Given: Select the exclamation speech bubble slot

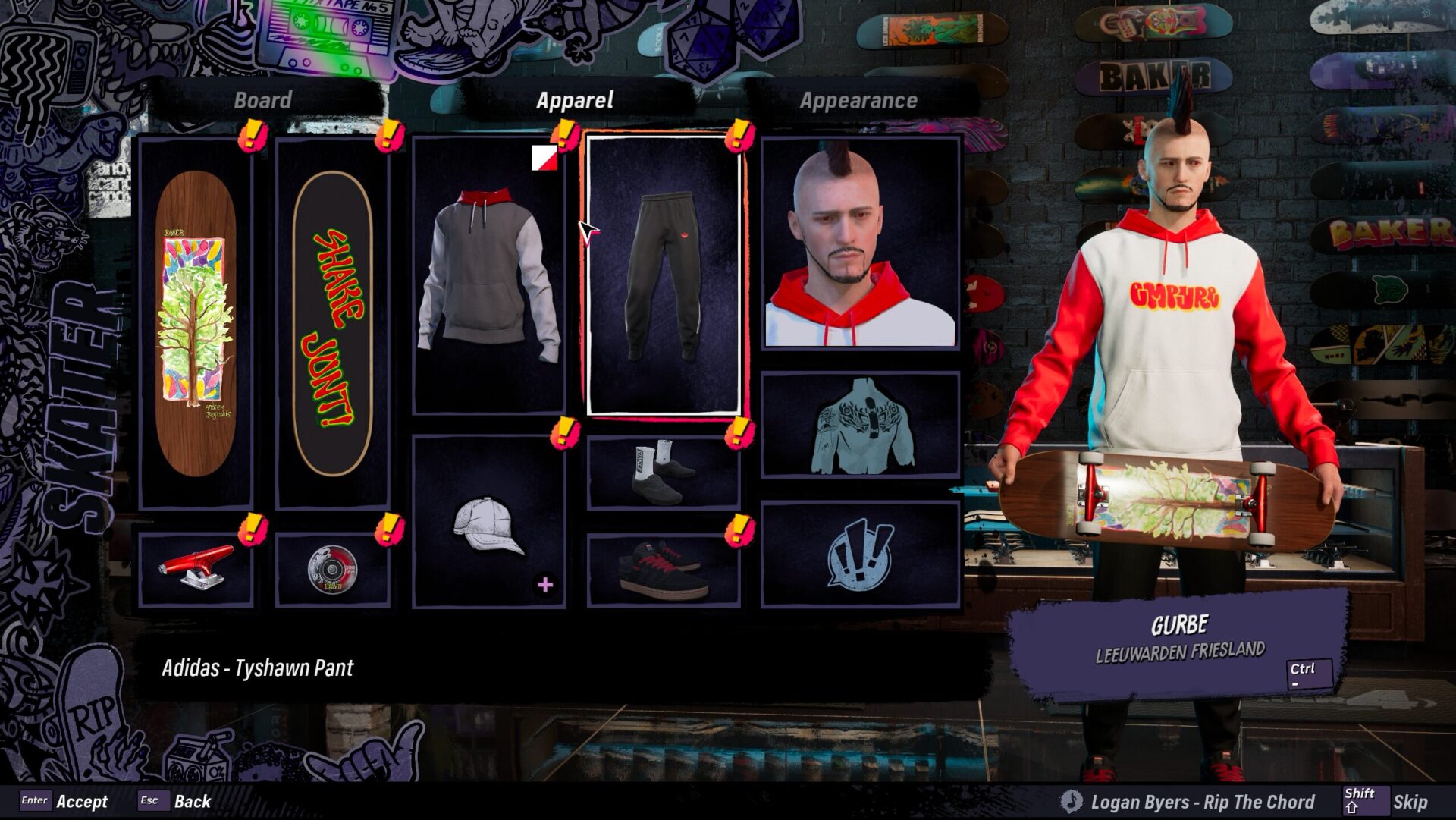Looking at the screenshot, I should coord(860,555).
